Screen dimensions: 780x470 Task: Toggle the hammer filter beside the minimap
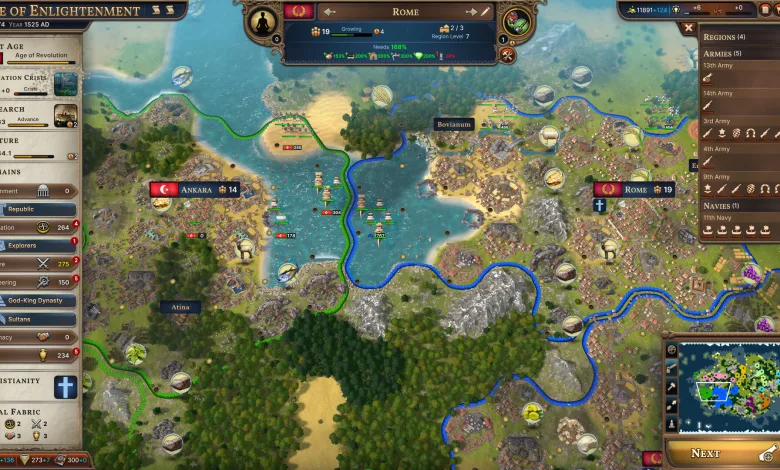[671, 387]
